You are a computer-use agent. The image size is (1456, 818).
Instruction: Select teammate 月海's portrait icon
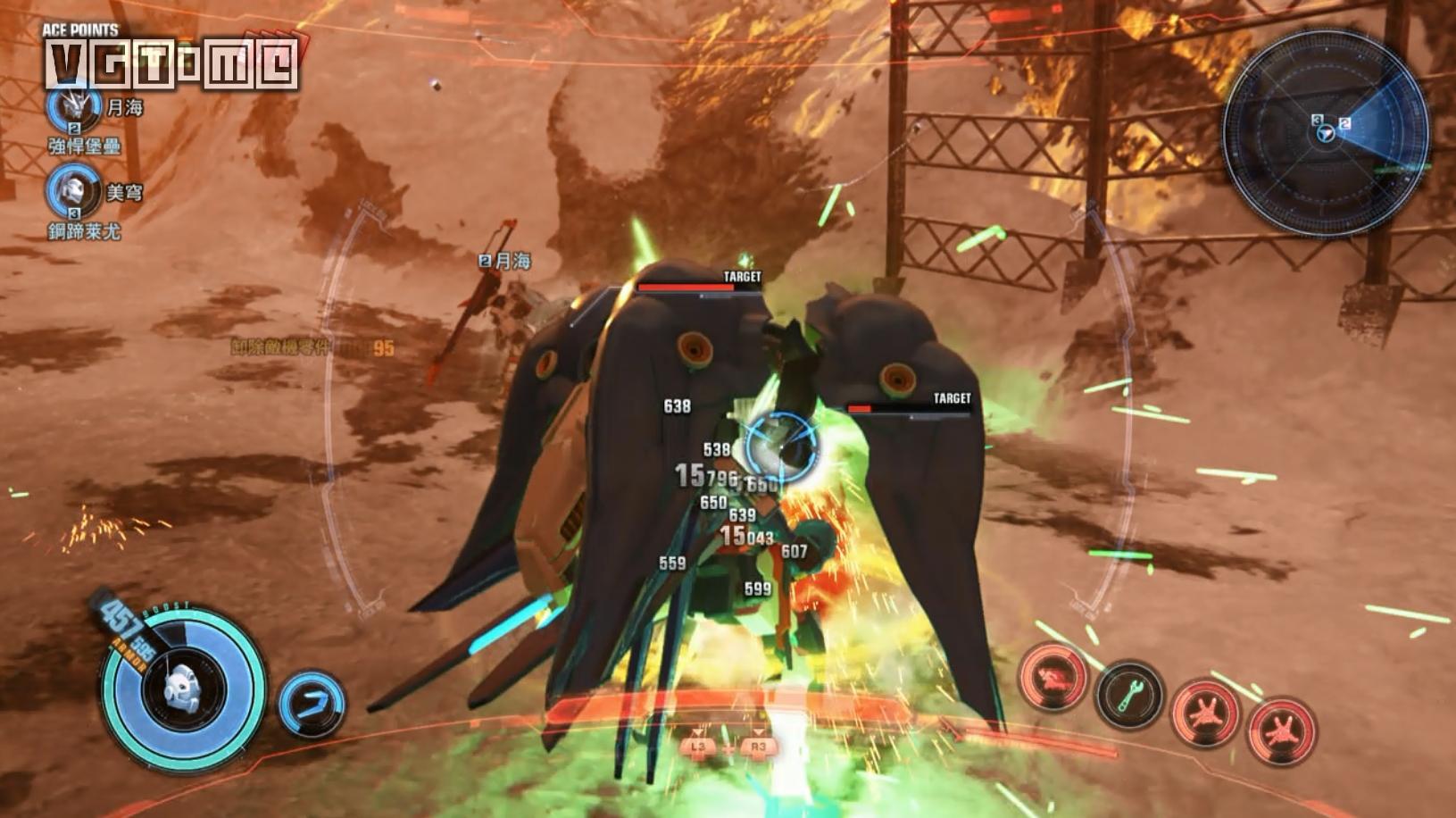[75, 106]
